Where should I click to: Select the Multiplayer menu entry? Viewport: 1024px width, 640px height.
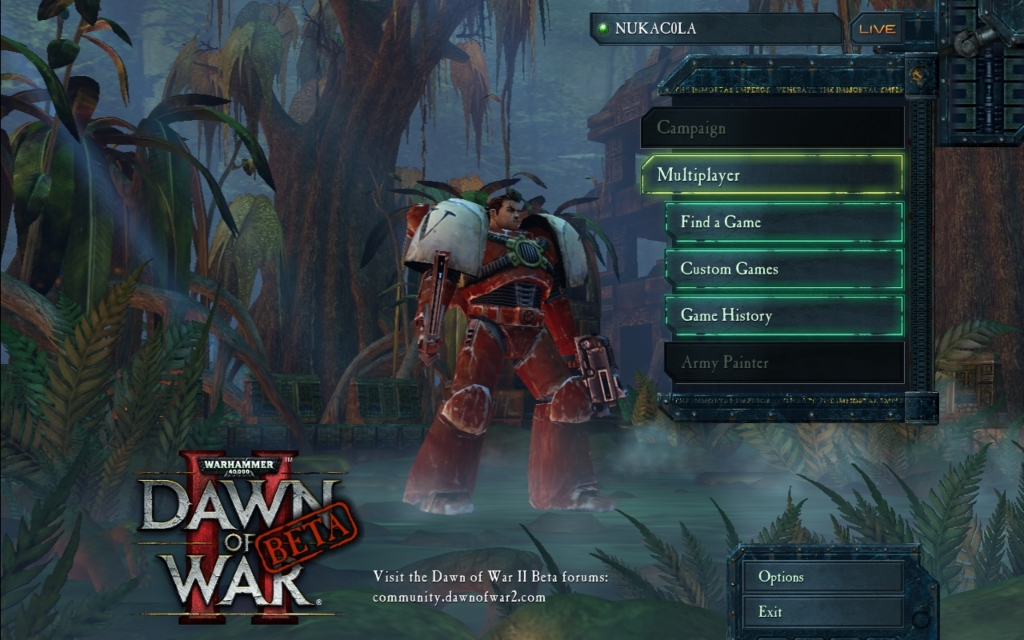click(772, 175)
